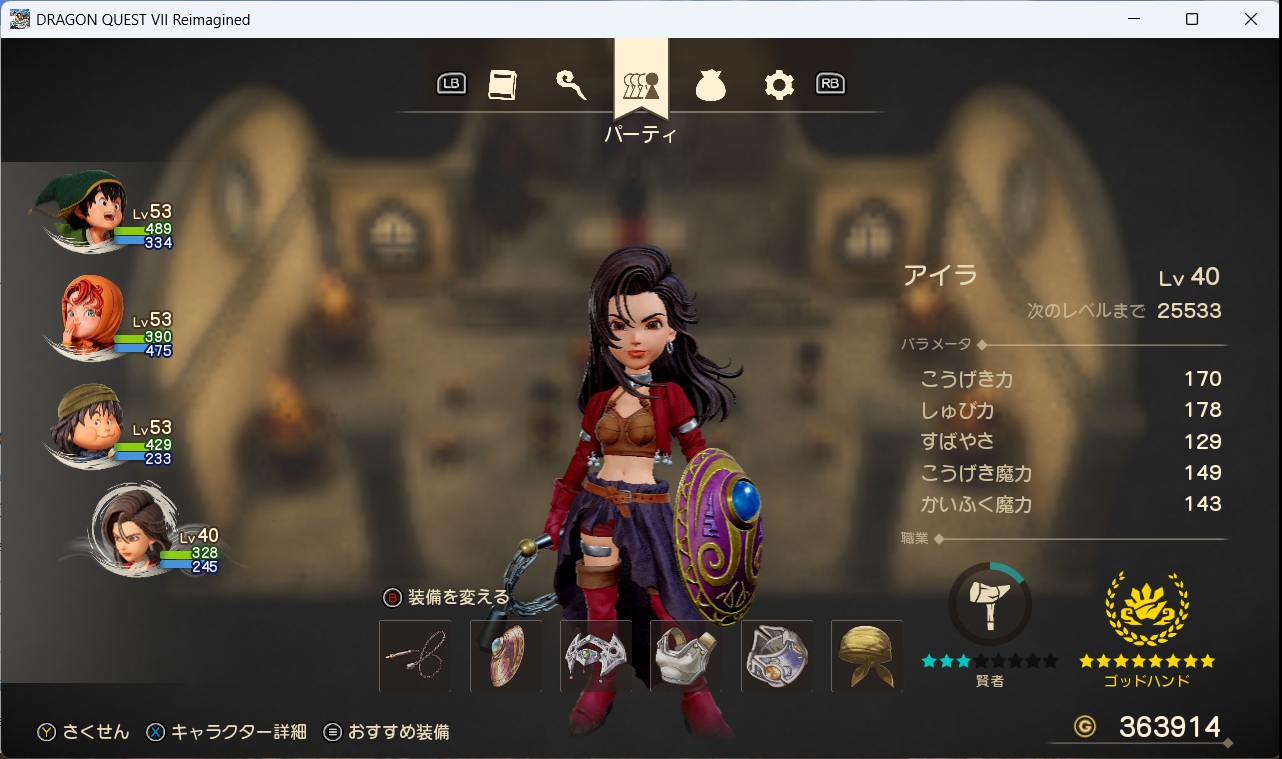Select the ゴッドハンド mastery badge icon
Screen dimensions: 1282x759
pos(1147,610)
